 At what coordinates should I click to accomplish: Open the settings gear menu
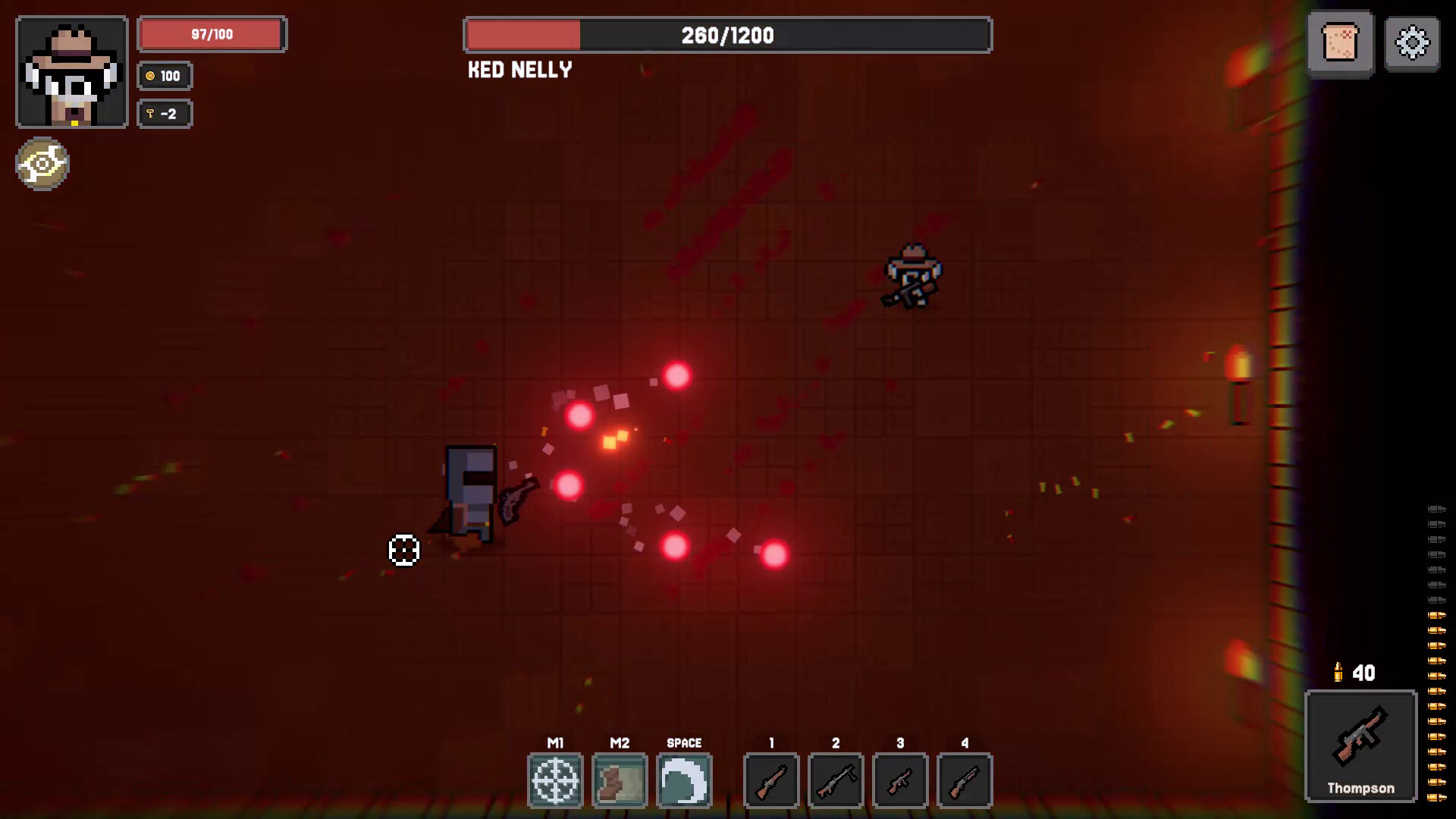click(x=1411, y=43)
